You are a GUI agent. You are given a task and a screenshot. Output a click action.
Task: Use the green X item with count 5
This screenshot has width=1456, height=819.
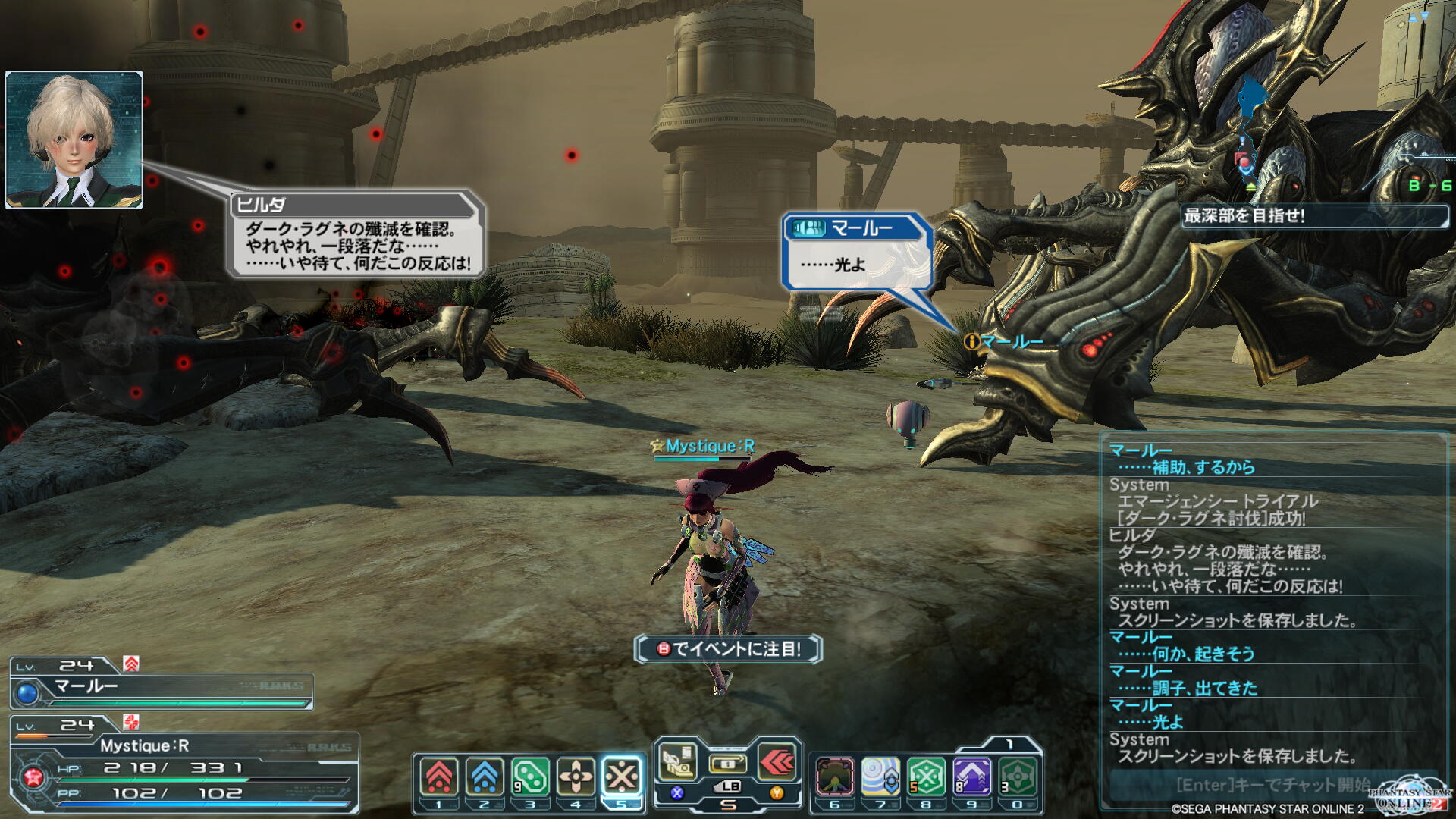[926, 777]
